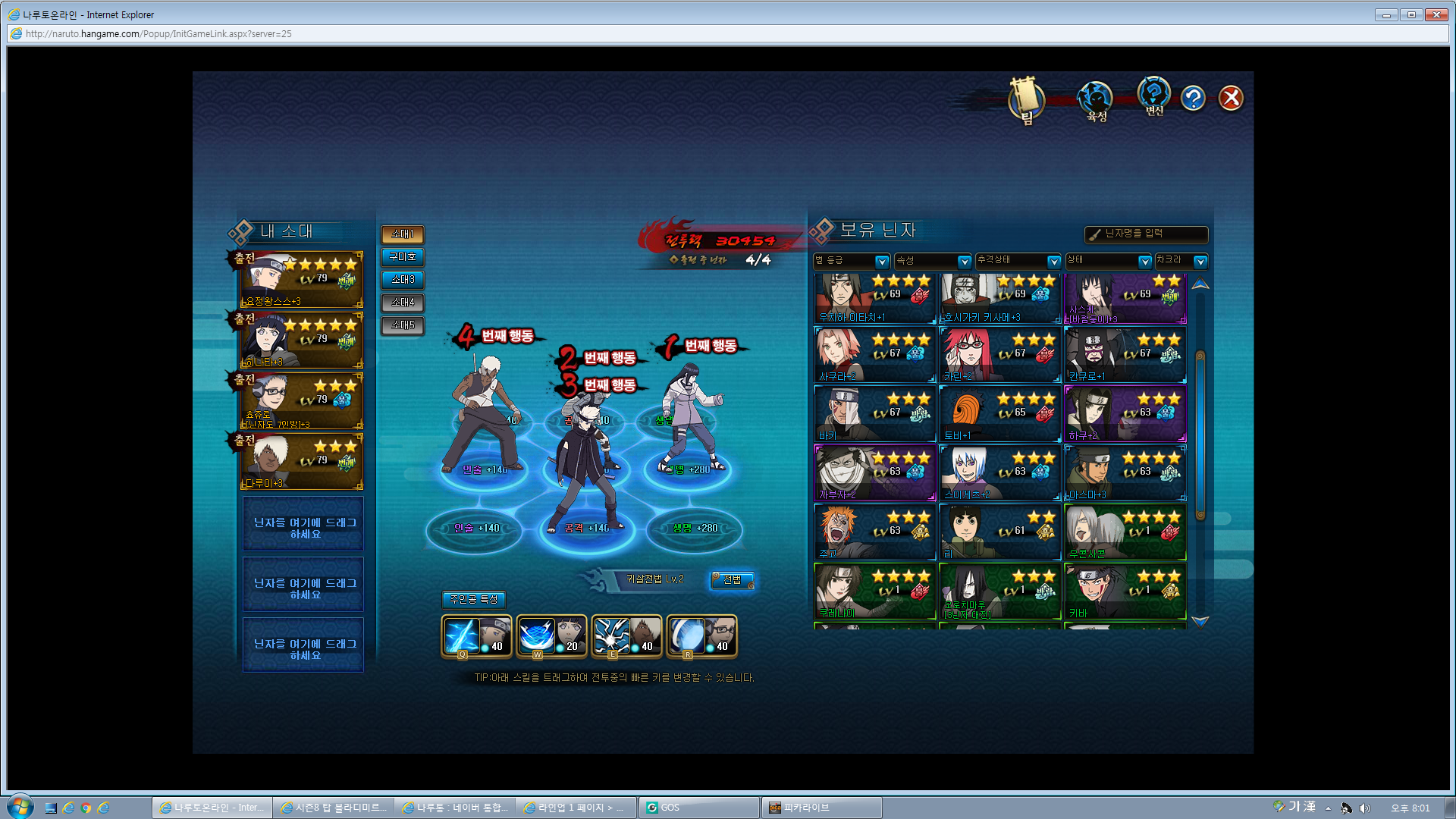Open the 팁 scroll tips
Image resolution: width=1456 pixels, height=819 pixels.
click(1026, 100)
